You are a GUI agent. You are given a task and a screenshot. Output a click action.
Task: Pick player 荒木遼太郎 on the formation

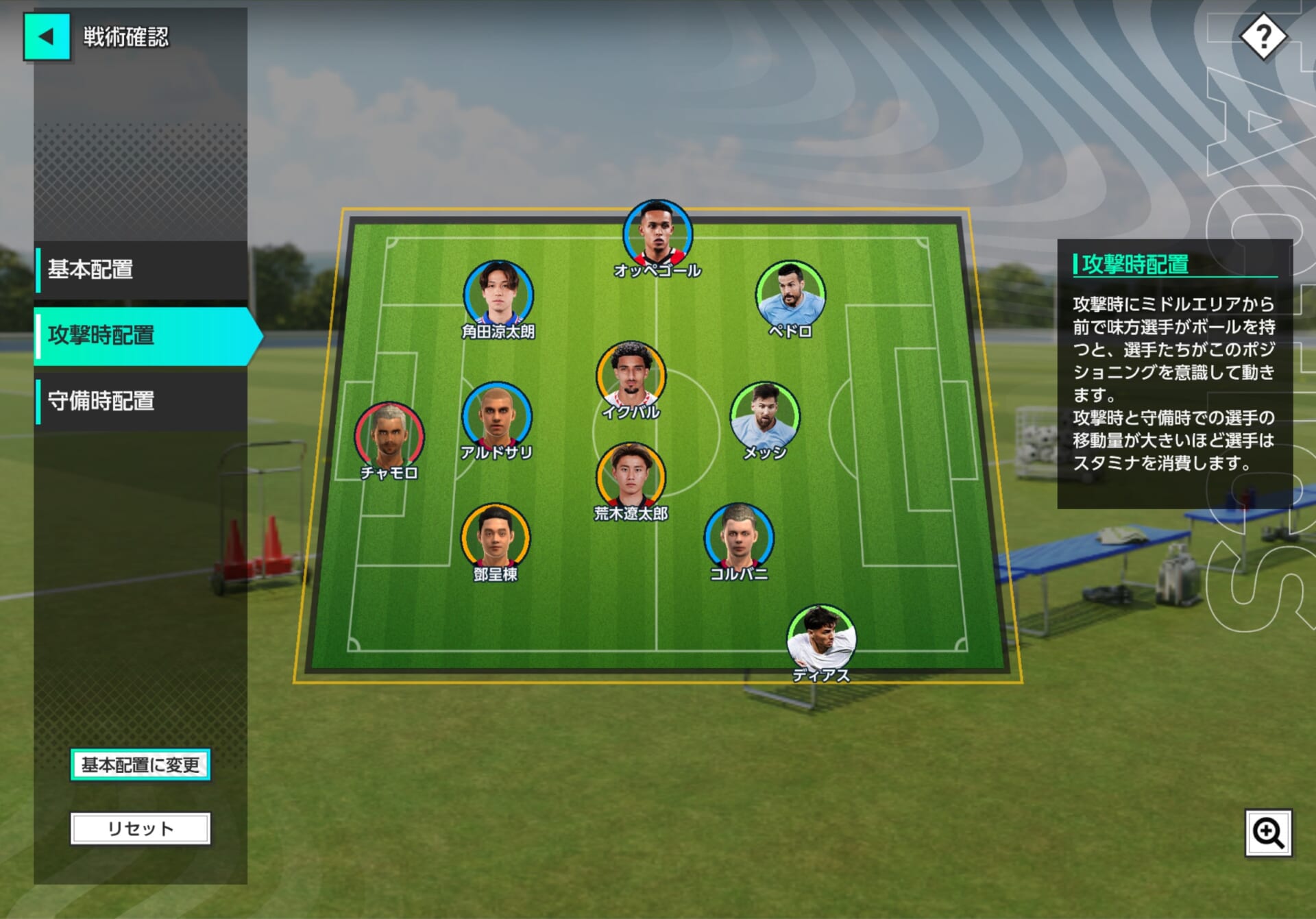tap(631, 477)
